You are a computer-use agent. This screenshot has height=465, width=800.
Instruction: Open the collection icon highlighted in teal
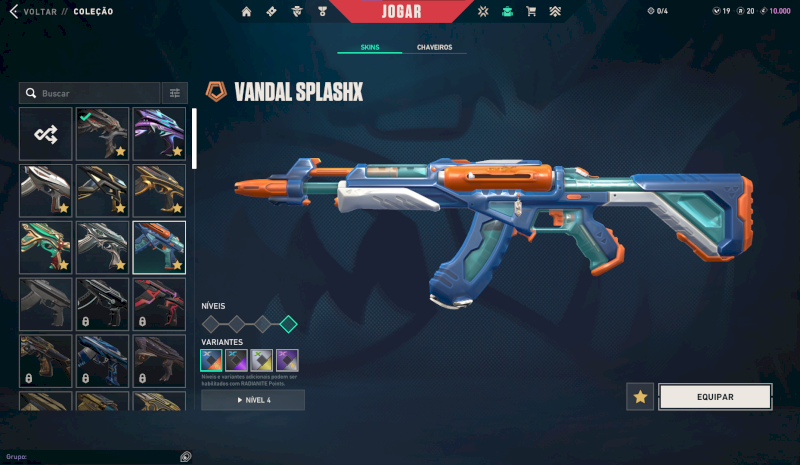point(507,12)
